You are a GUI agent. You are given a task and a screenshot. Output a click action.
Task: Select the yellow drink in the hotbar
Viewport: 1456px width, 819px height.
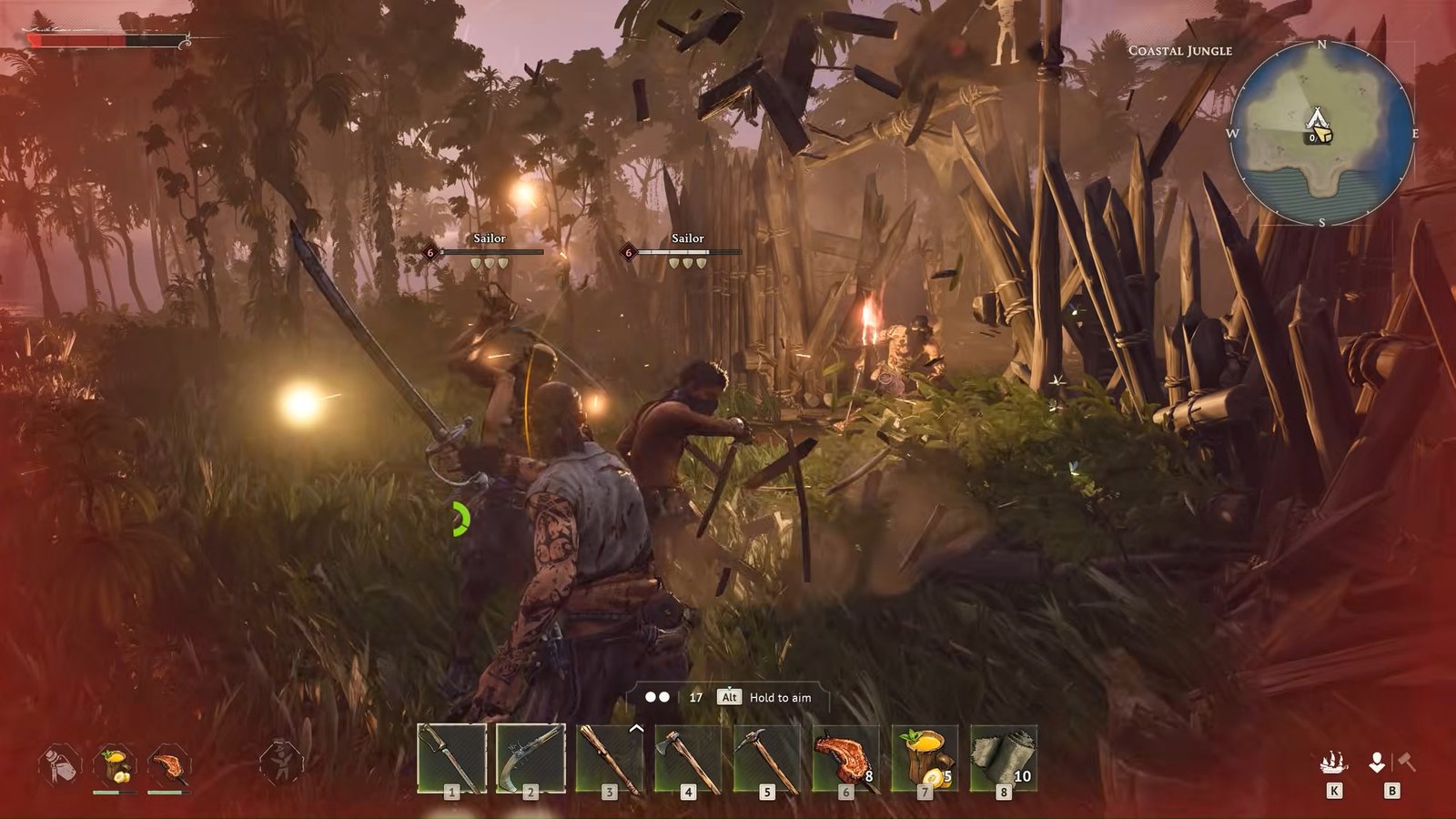pyautogui.click(x=925, y=758)
